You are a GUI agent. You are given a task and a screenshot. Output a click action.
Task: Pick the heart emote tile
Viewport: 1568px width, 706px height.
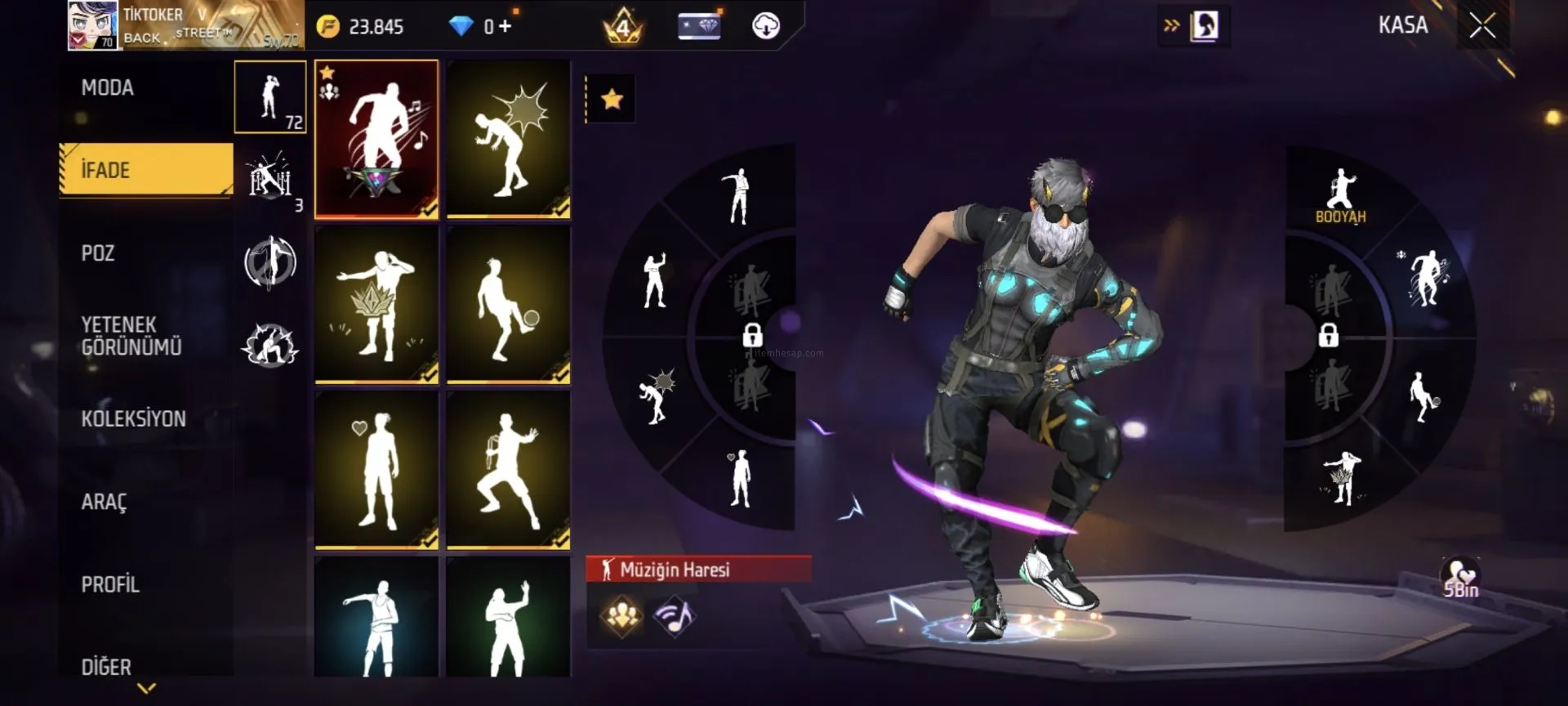376,470
